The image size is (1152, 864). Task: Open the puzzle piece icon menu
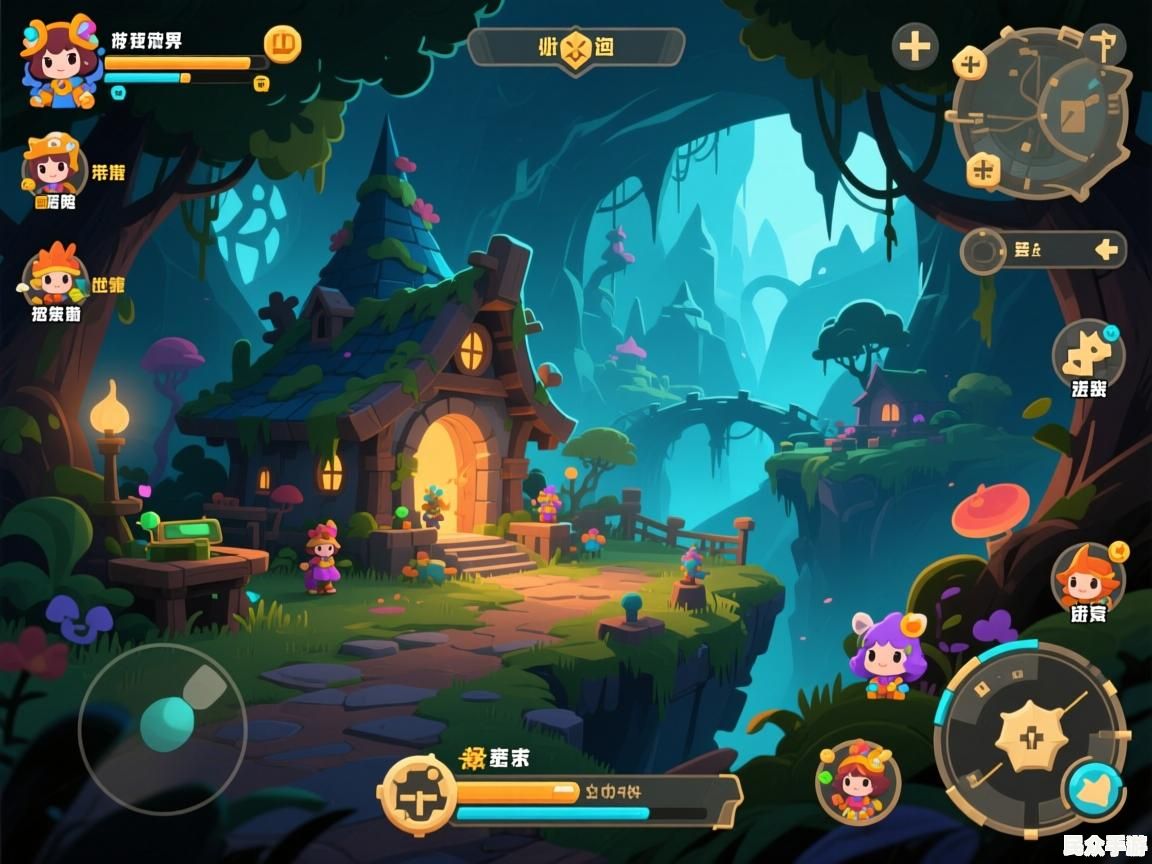[x=1088, y=354]
